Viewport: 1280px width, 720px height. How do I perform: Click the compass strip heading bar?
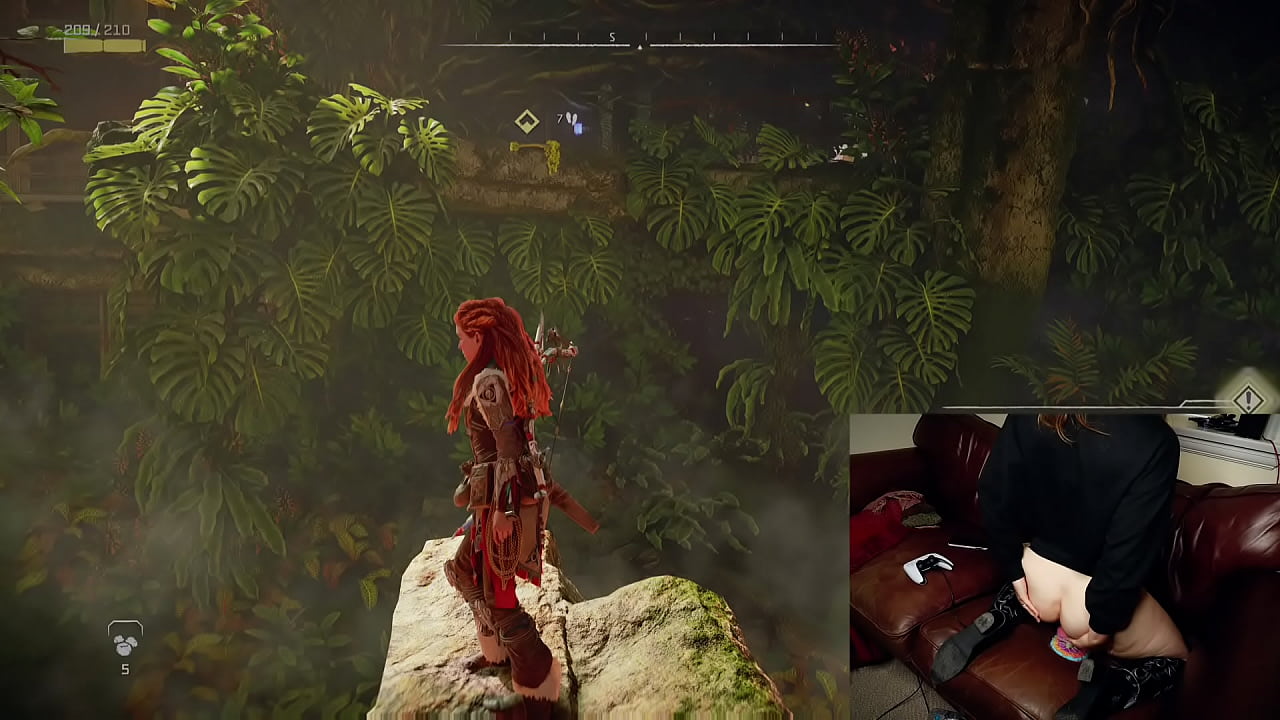click(640, 43)
